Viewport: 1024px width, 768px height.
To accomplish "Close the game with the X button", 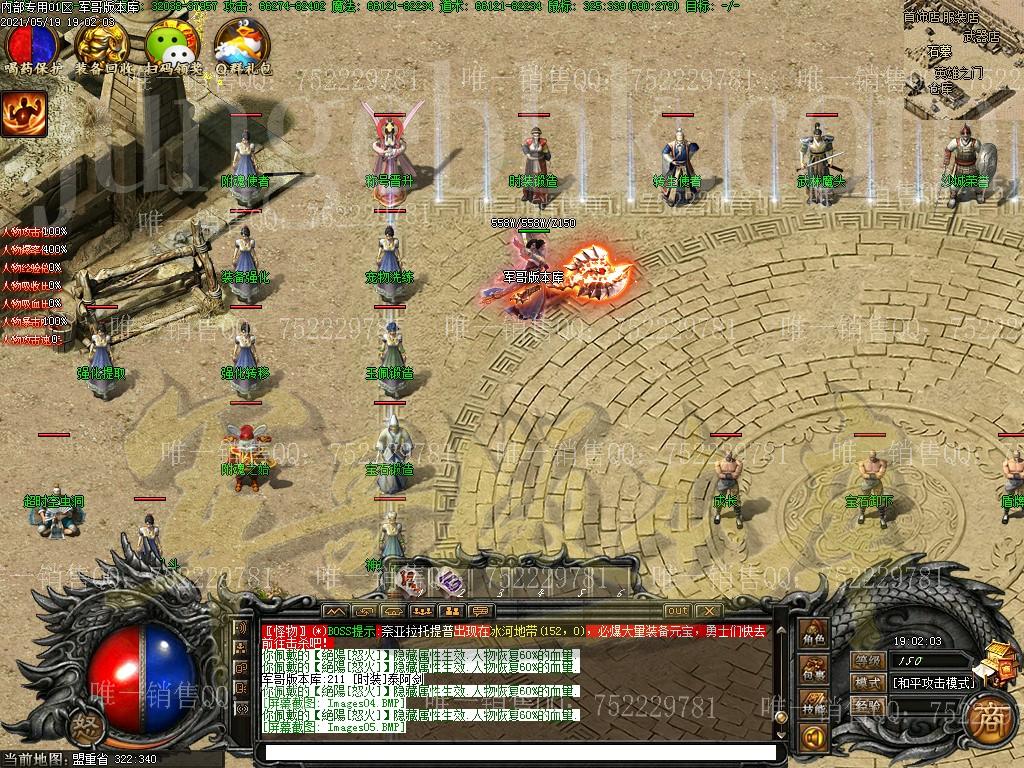I will click(x=708, y=610).
